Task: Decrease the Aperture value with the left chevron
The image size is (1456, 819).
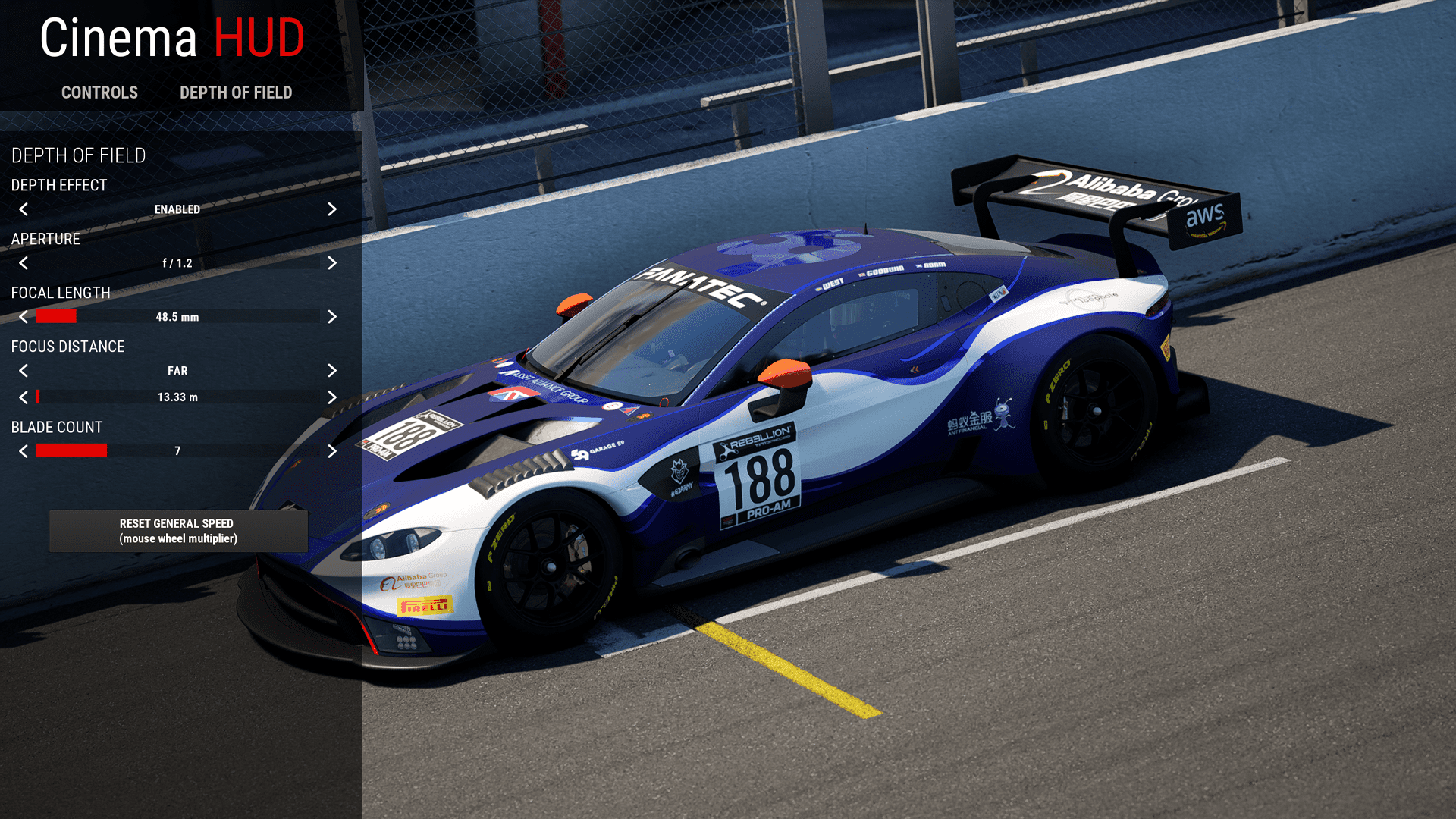Action: coord(24,263)
